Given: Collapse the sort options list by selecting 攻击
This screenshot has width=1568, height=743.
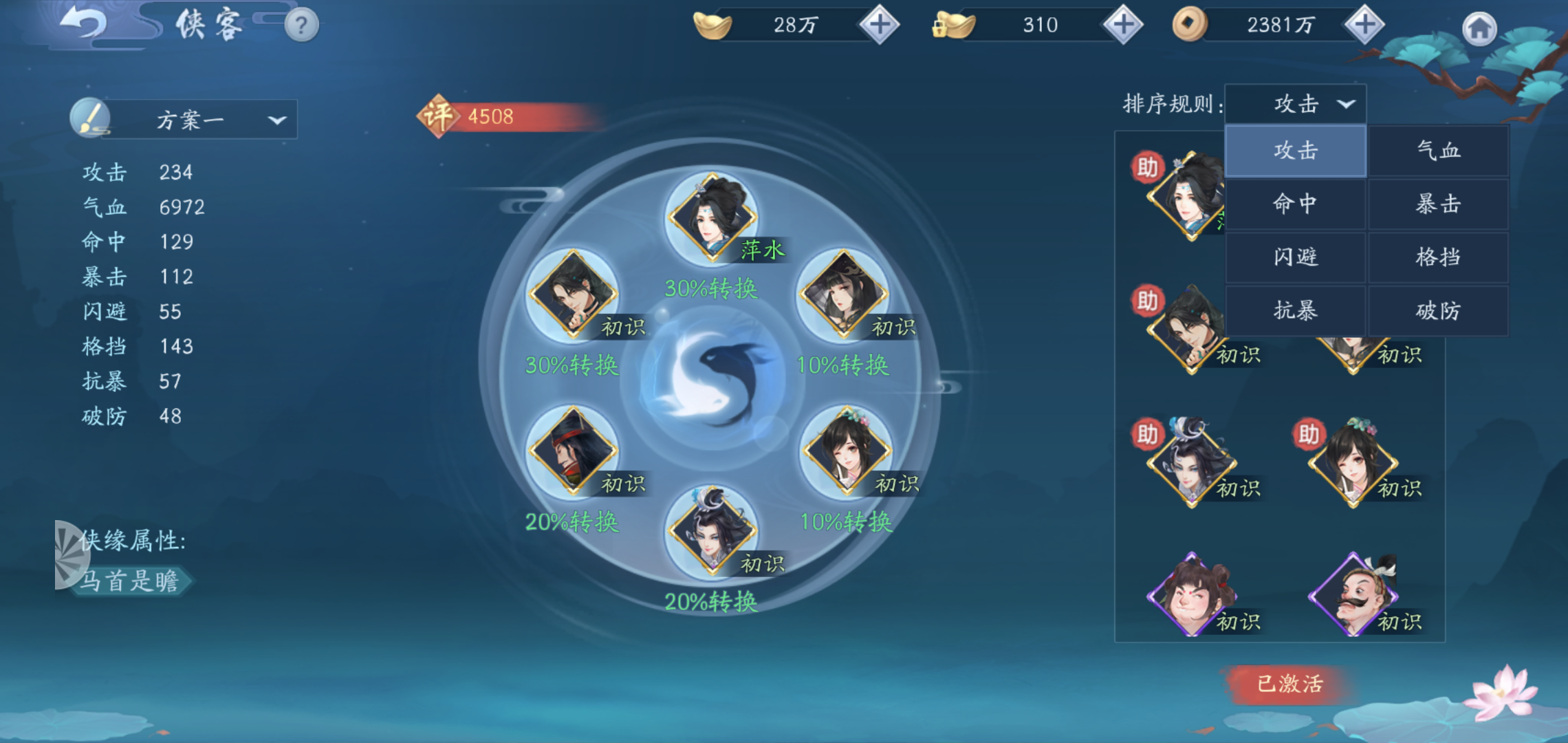Looking at the screenshot, I should (1295, 150).
